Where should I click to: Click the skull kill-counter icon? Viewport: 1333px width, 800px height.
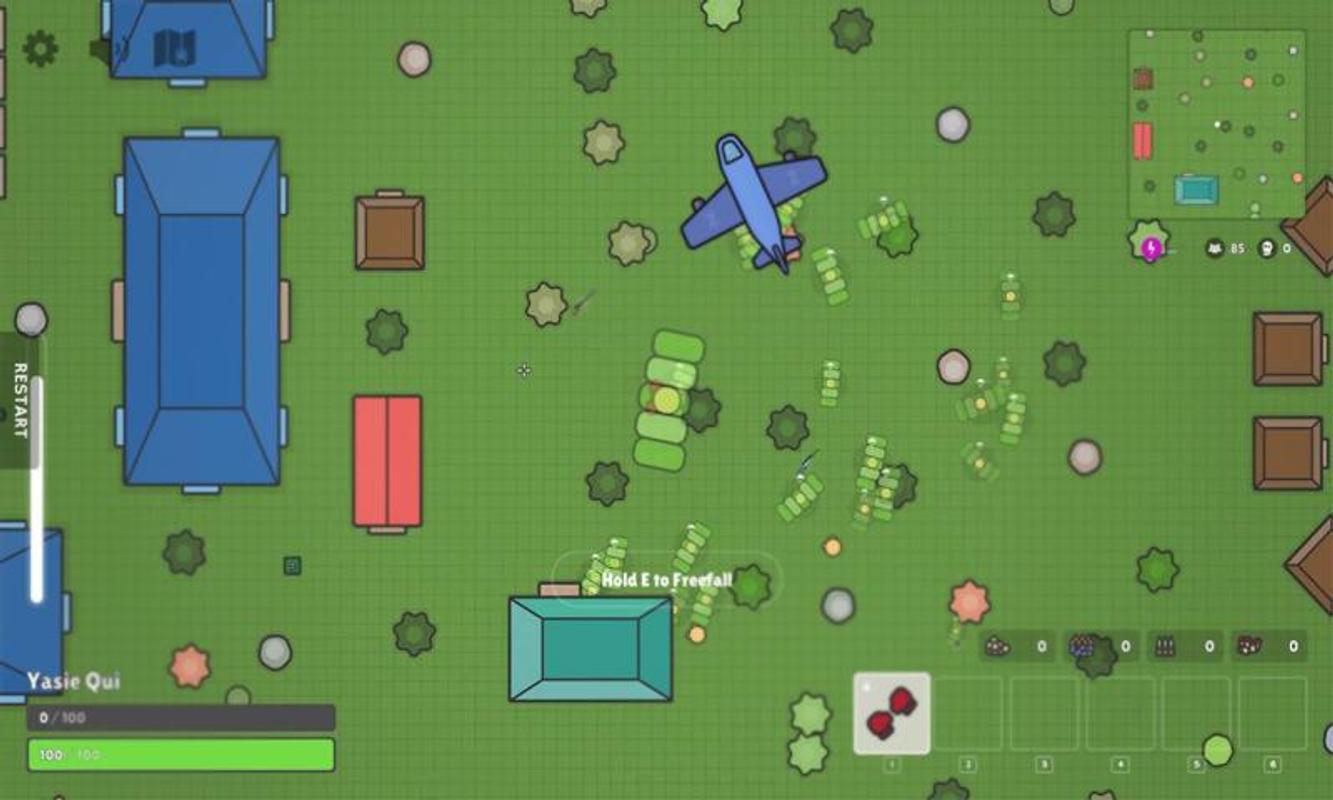click(1266, 248)
